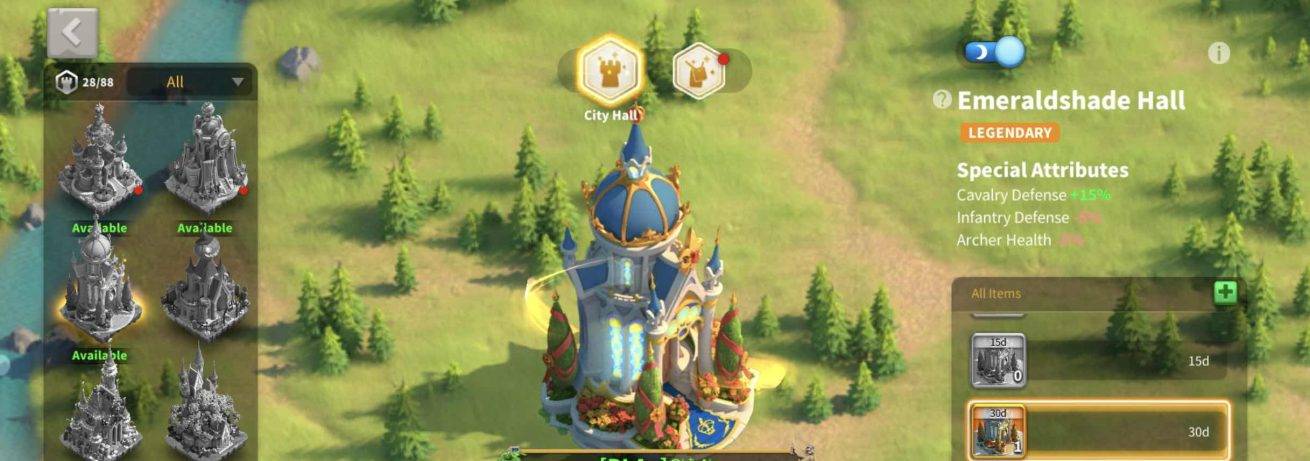Open the tab with the red notification dot
Screen dimensions: 1310x461
pyautogui.click(x=702, y=70)
